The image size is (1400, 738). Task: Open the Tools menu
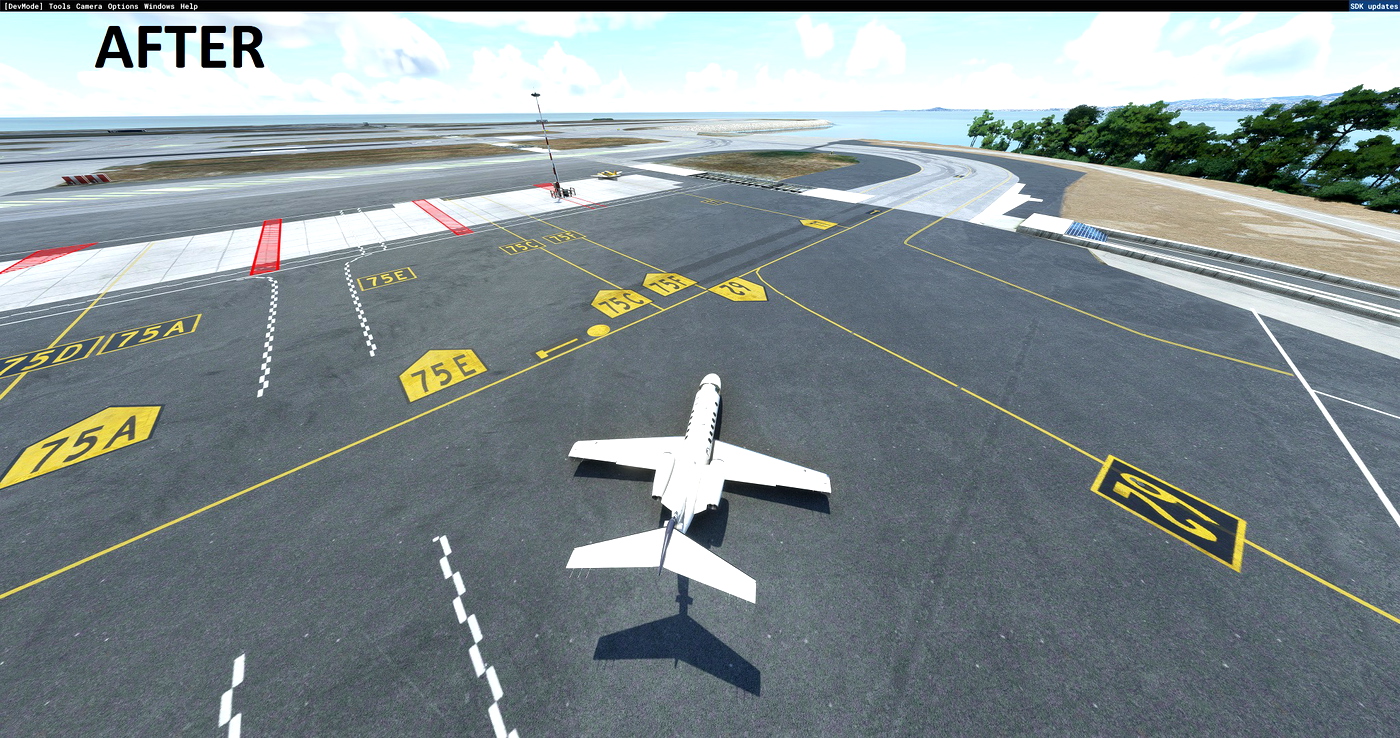[58, 5]
